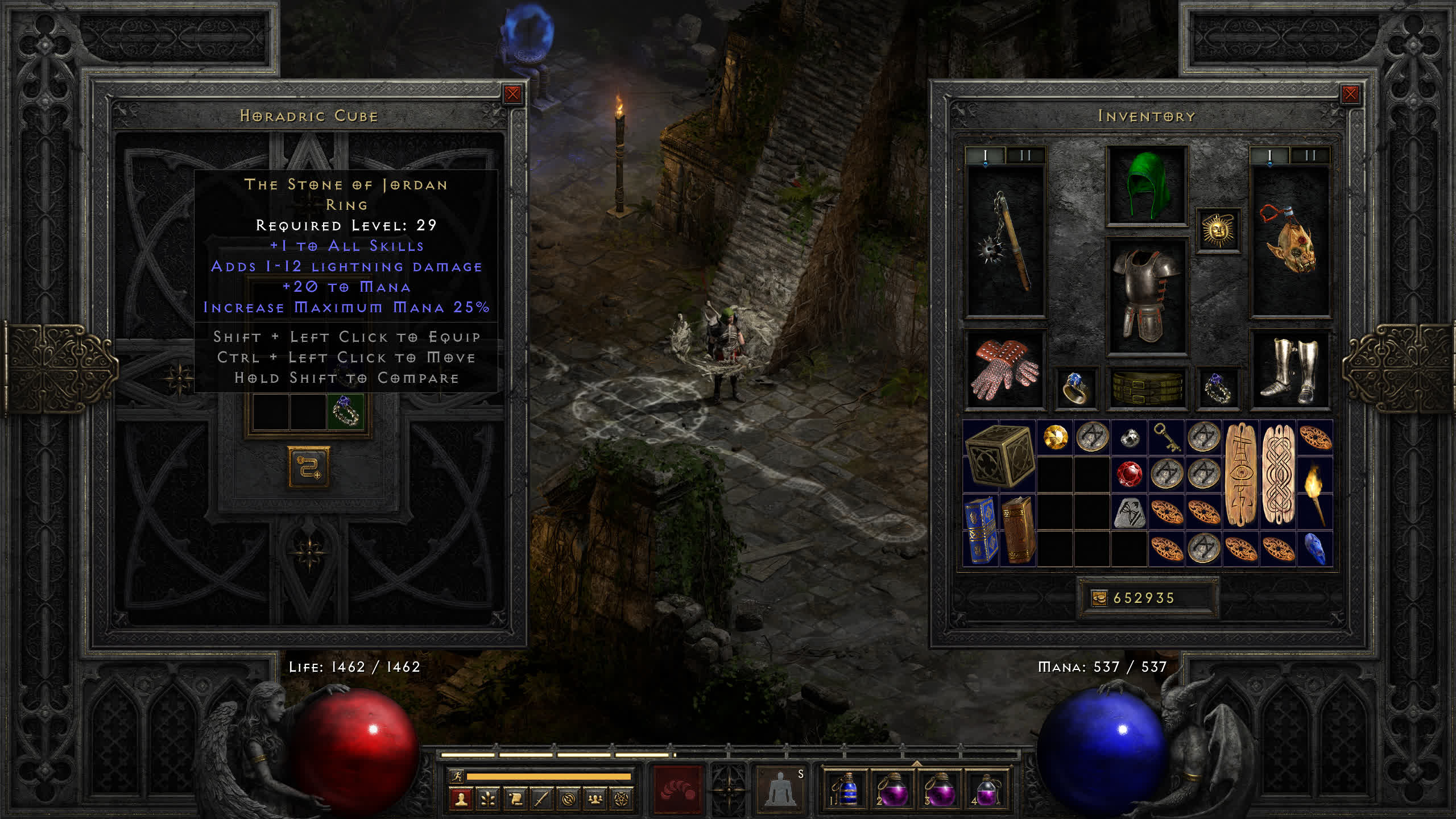Close the Horadric Cube window

tap(512, 94)
